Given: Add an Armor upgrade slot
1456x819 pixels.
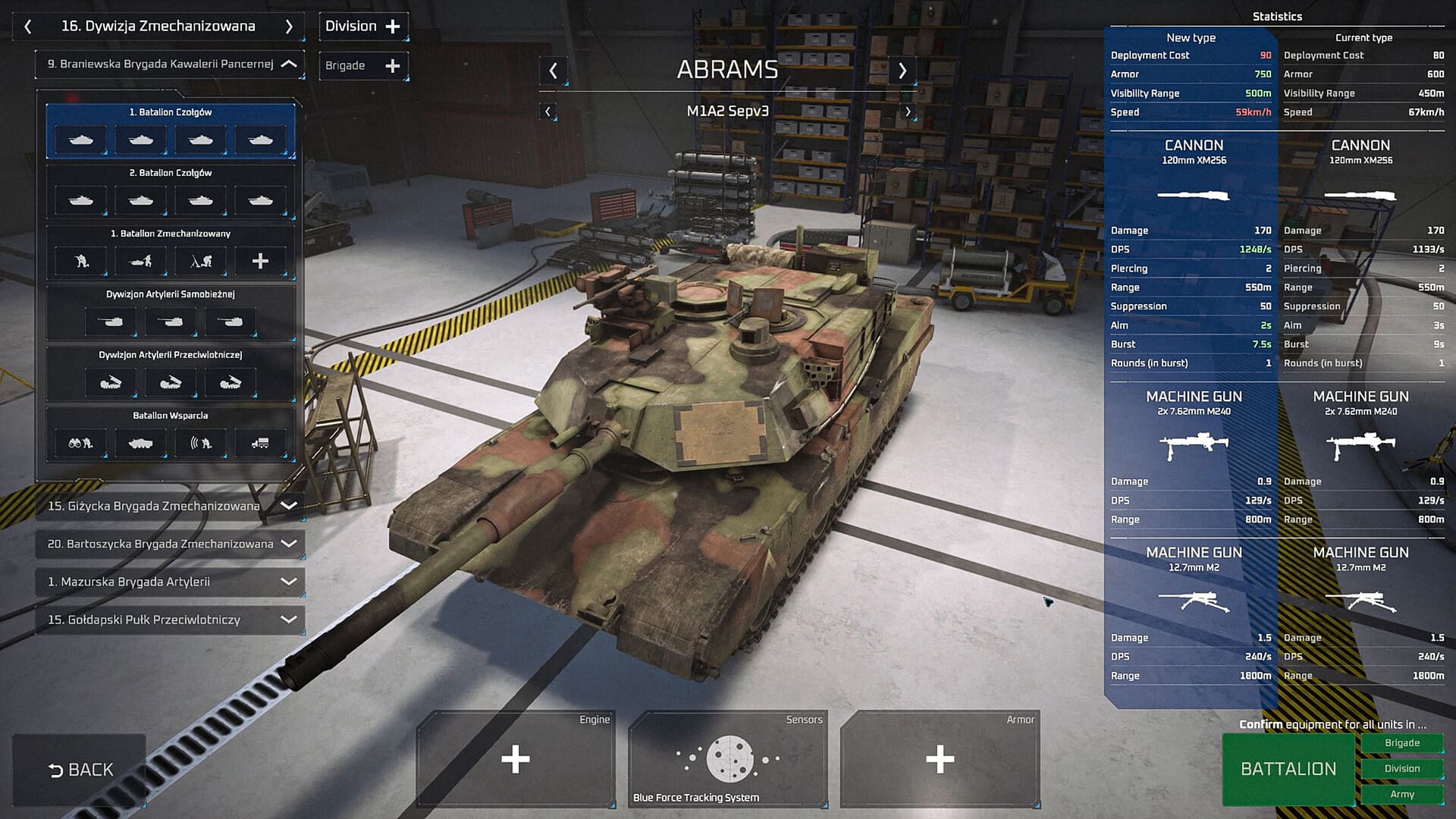Looking at the screenshot, I should point(940,759).
